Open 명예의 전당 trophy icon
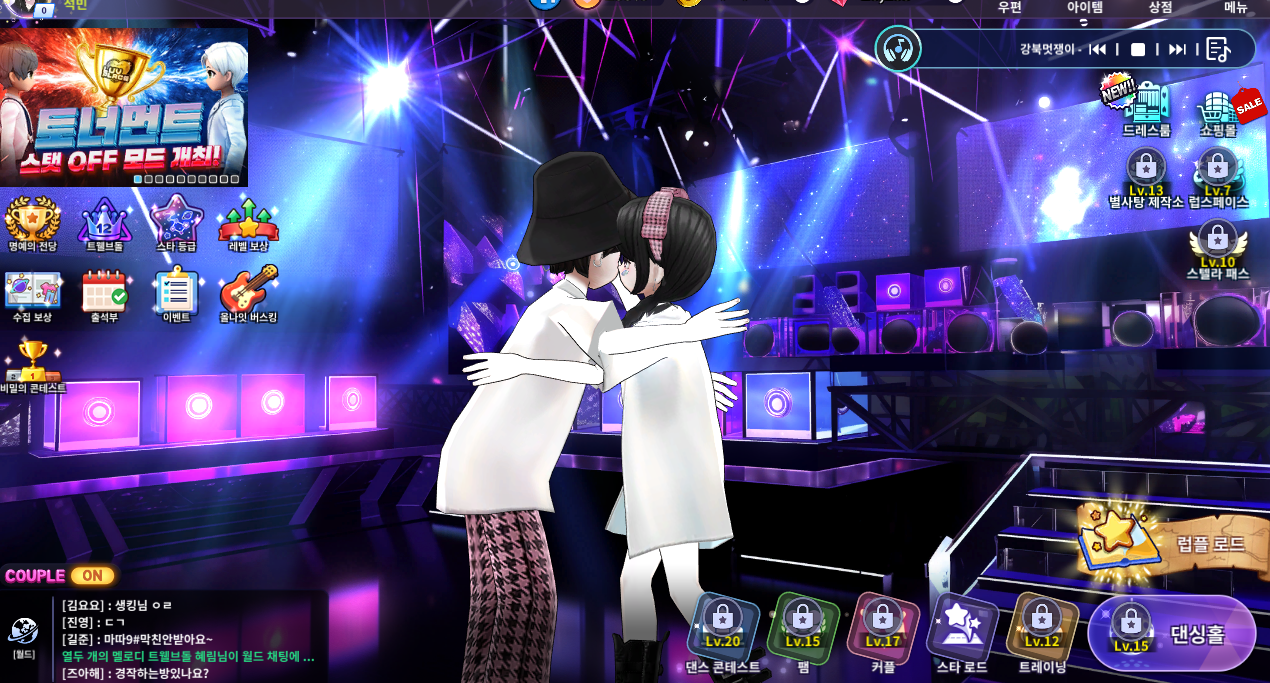1270x683 pixels. pos(32,221)
